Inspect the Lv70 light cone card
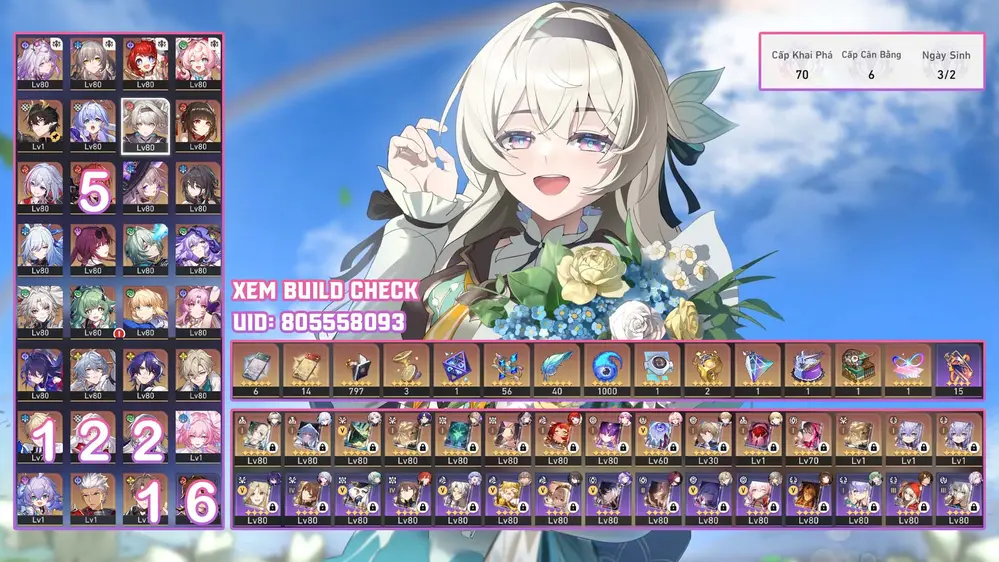This screenshot has width=999, height=562. [x=808, y=438]
